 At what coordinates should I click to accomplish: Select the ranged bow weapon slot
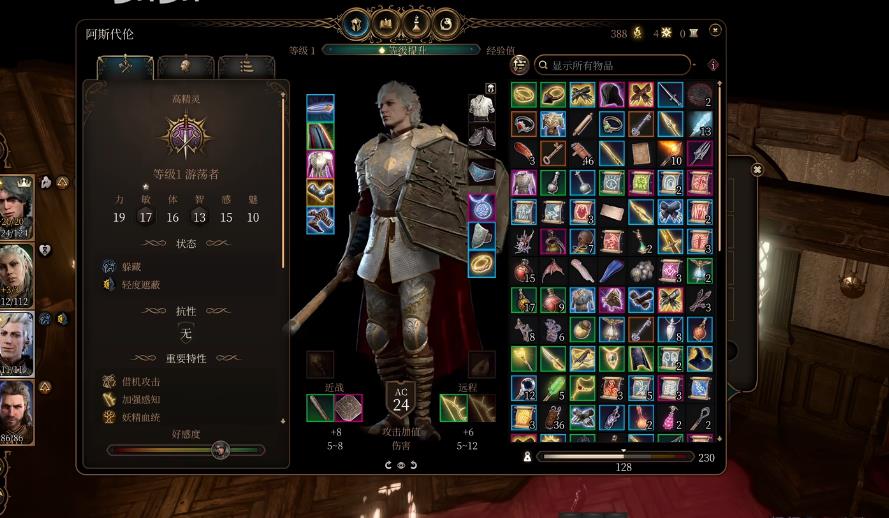pyautogui.click(x=454, y=408)
